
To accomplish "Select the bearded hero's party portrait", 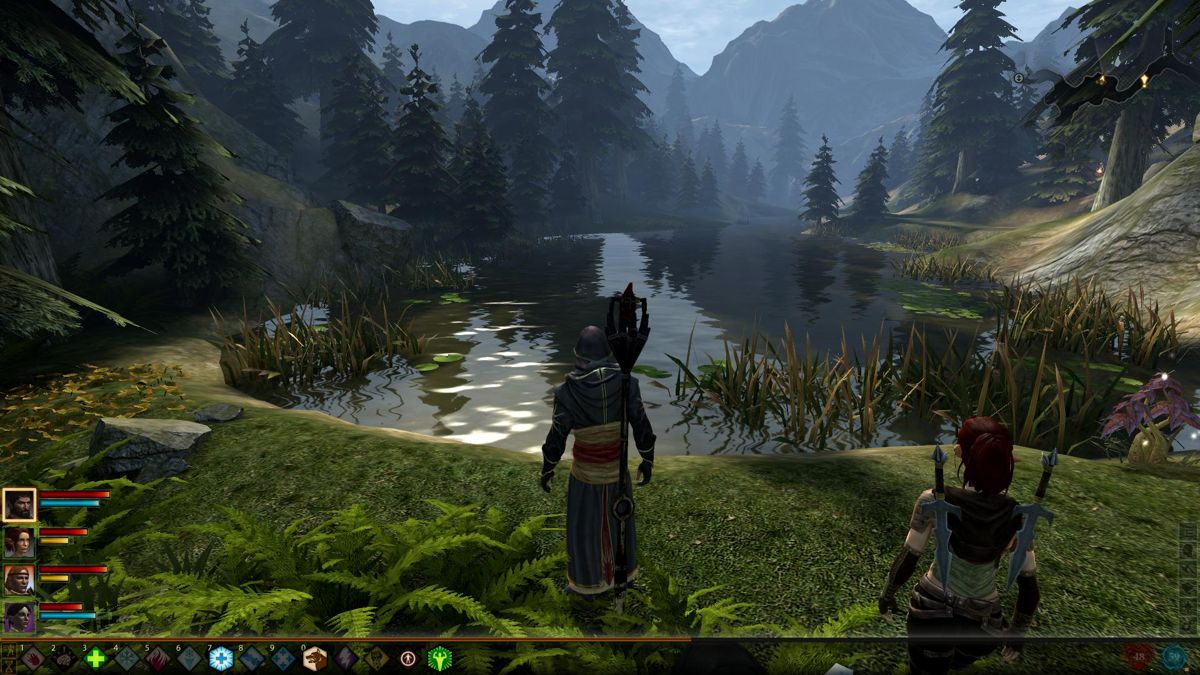I will [x=19, y=505].
